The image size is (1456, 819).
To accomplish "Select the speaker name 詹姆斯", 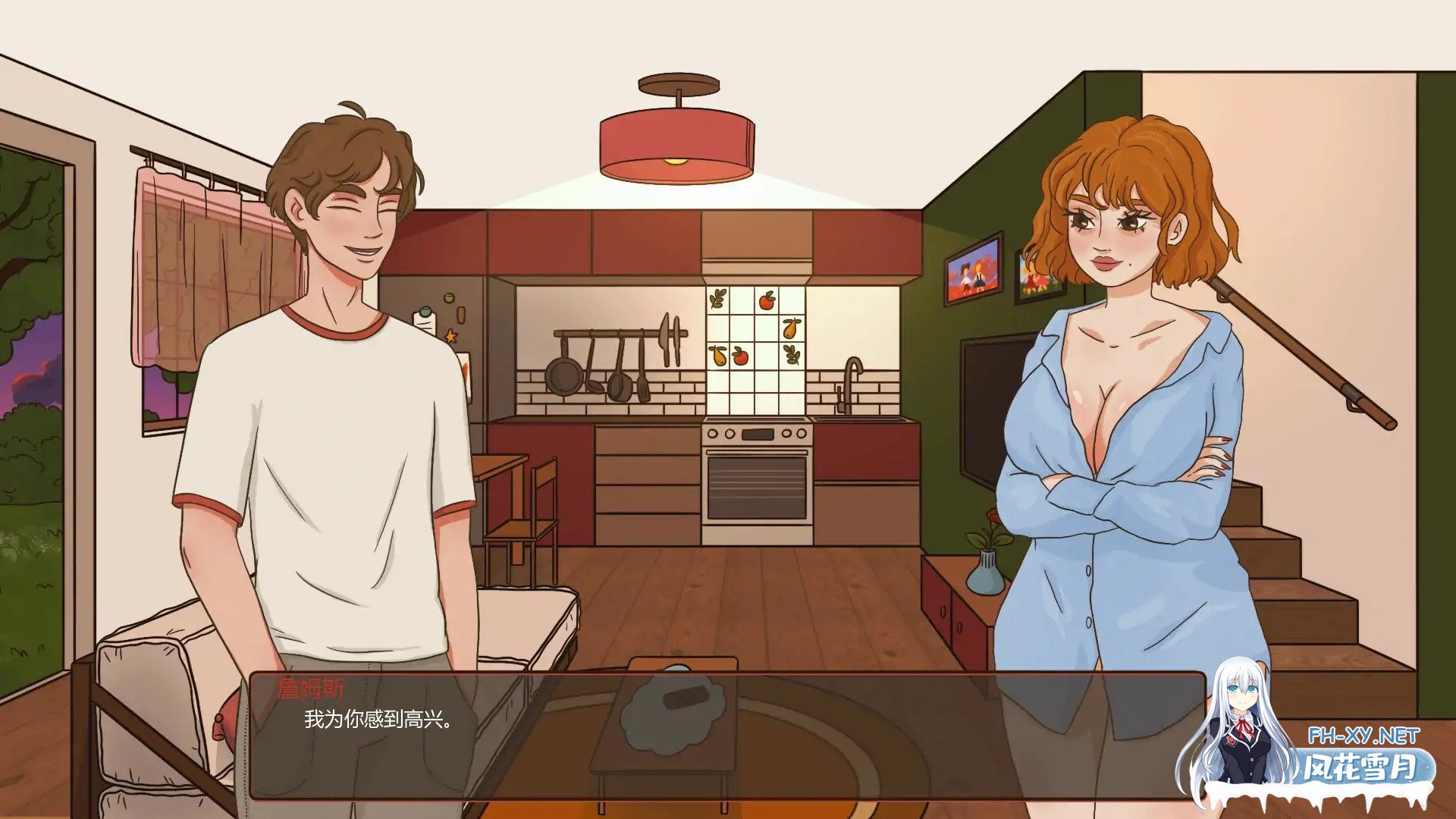I will click(x=311, y=689).
